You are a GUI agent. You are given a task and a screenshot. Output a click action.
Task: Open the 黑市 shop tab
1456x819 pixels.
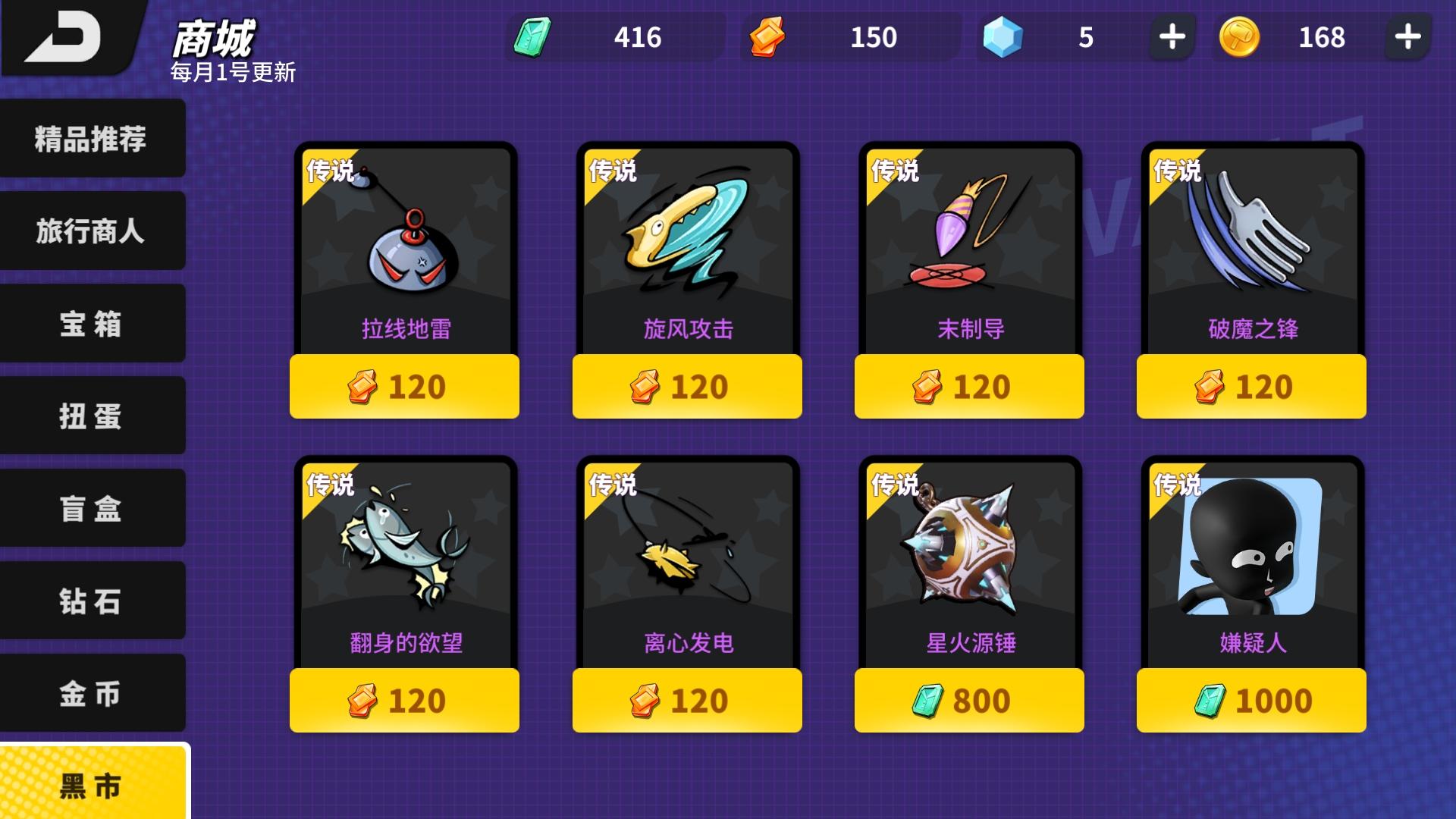click(x=91, y=786)
